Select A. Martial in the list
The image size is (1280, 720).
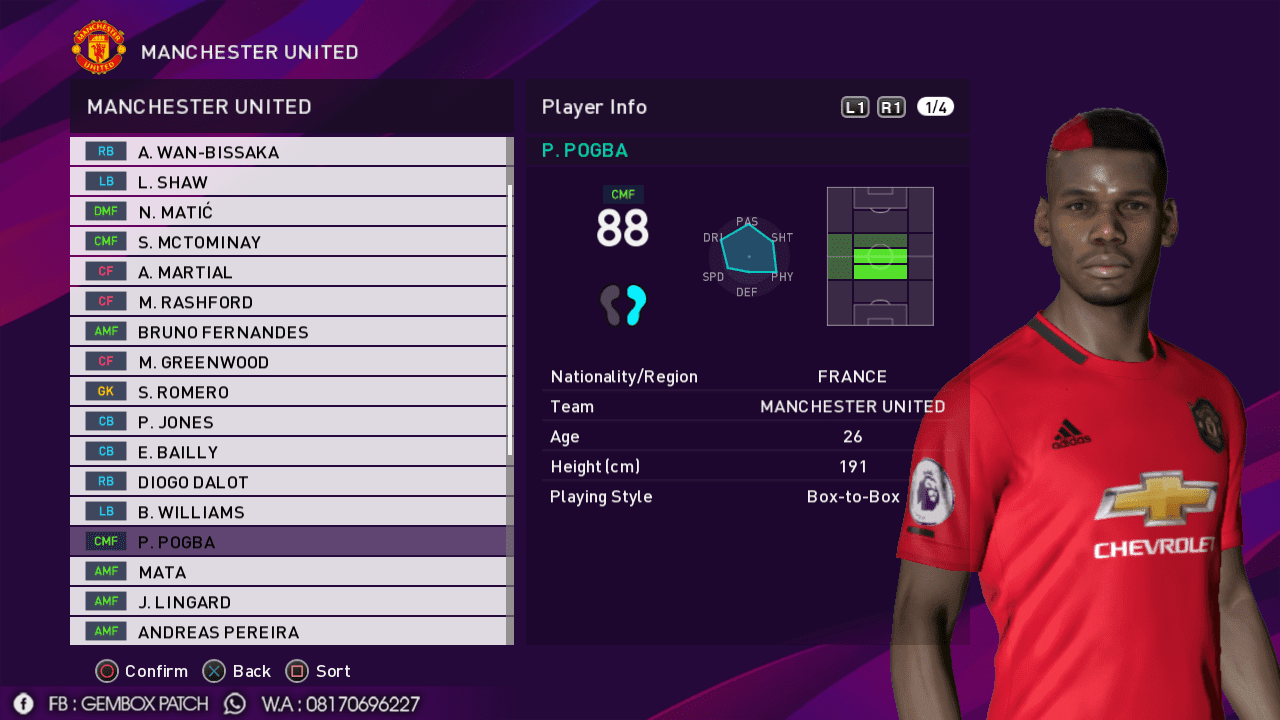[x=290, y=272]
